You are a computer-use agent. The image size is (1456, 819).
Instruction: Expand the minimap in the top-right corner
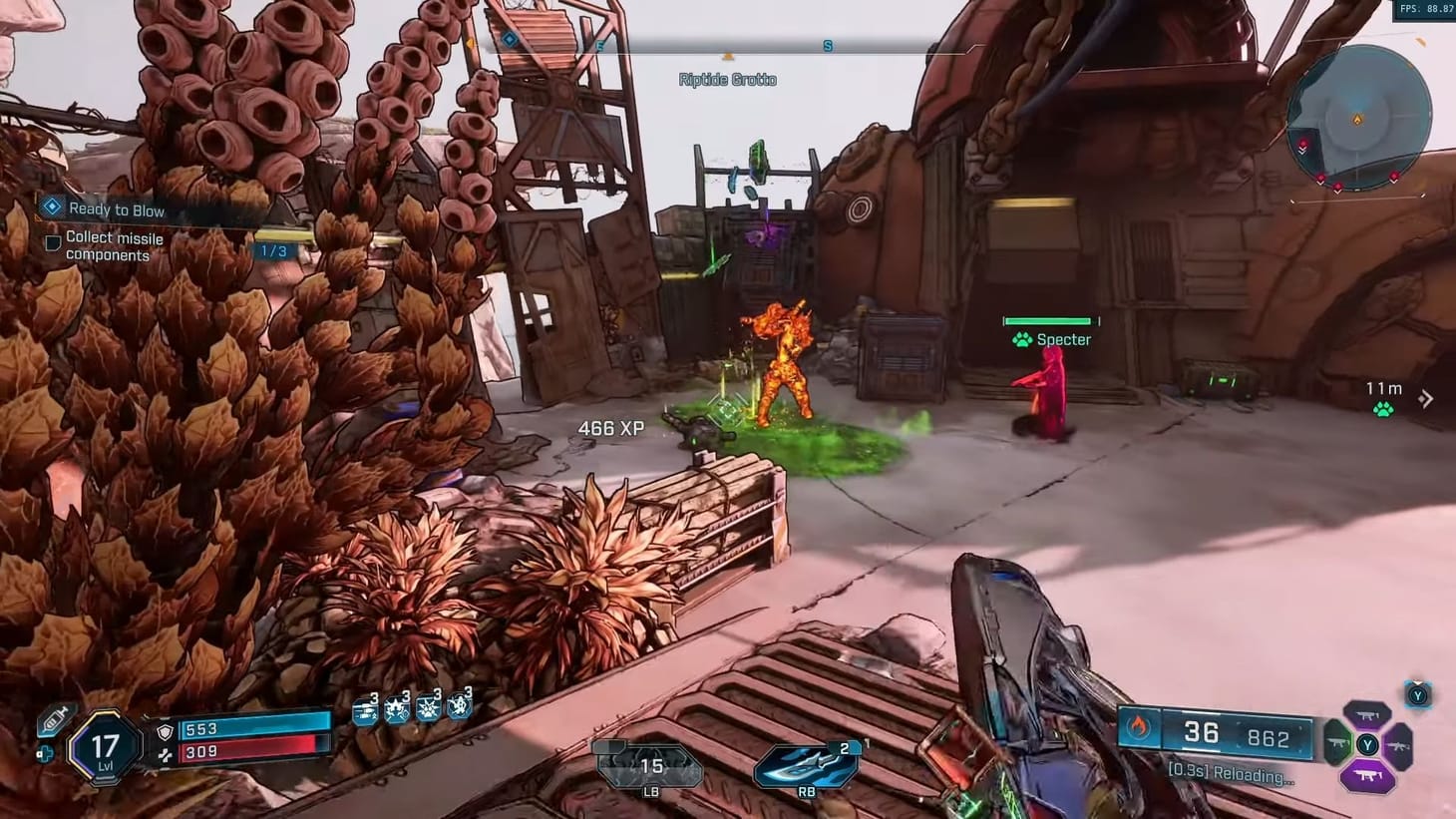[x=1357, y=120]
